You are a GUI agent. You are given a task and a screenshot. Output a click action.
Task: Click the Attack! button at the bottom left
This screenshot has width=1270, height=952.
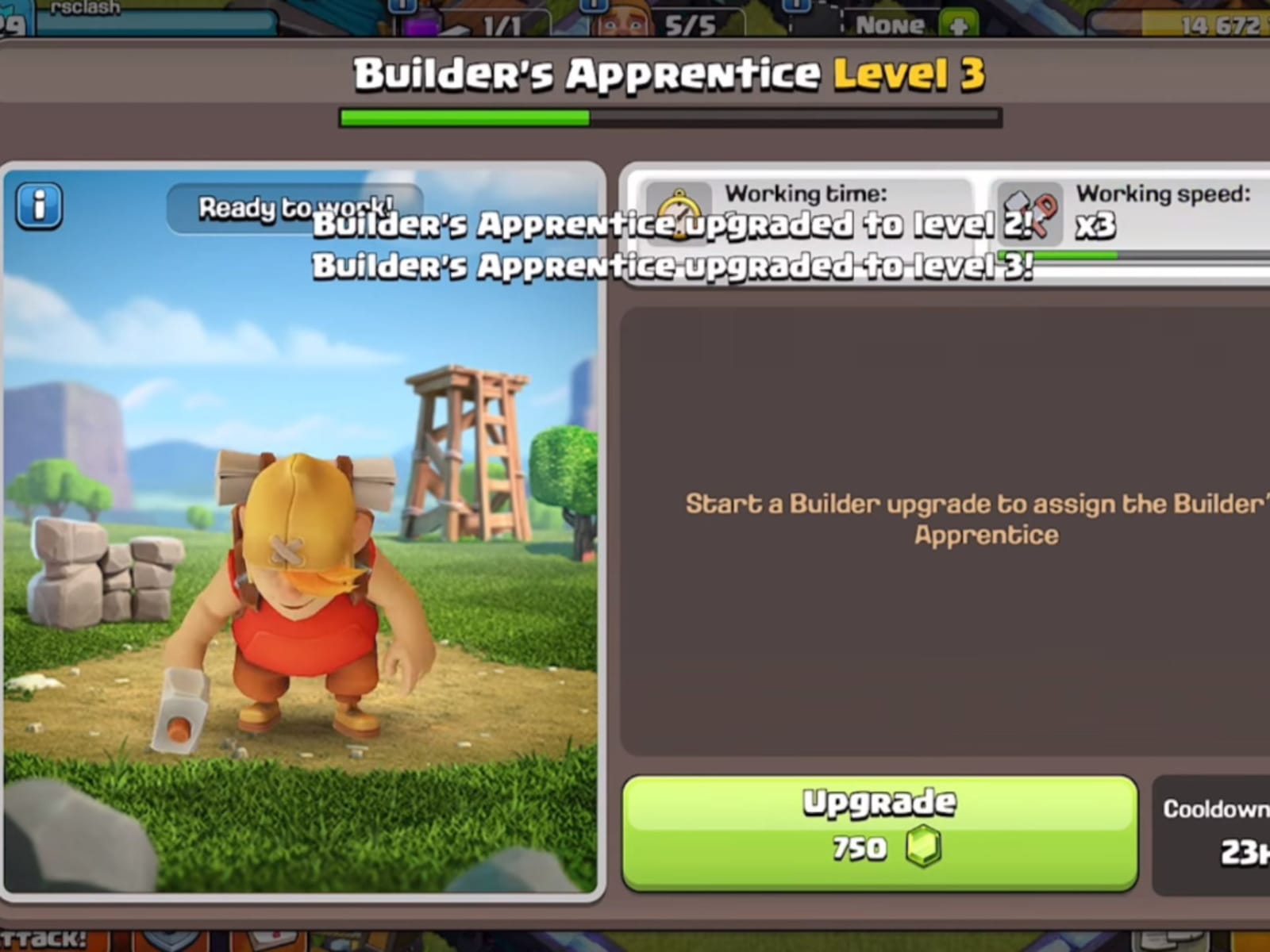tap(44, 940)
